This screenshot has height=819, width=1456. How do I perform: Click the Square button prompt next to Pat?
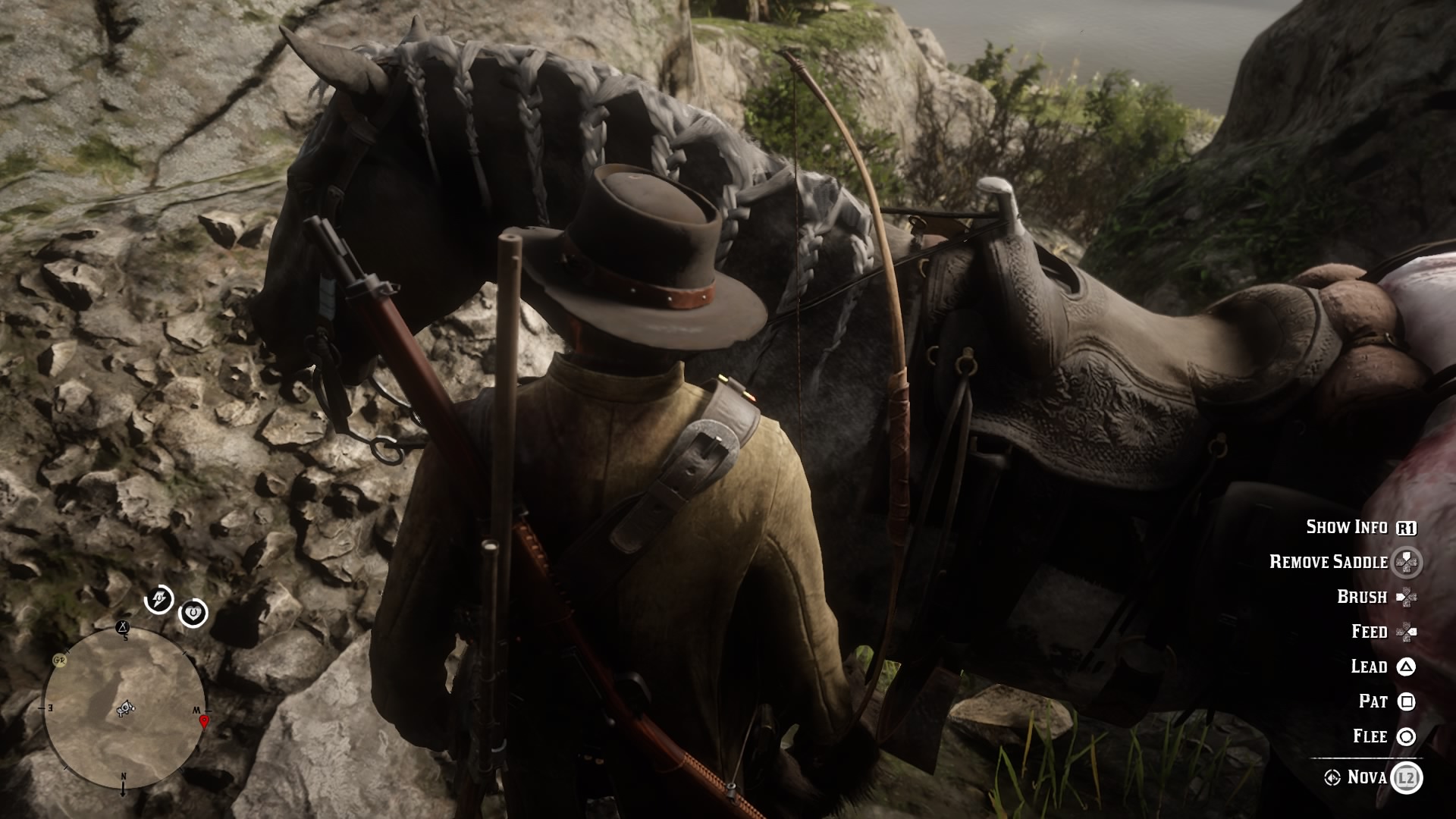(x=1406, y=701)
